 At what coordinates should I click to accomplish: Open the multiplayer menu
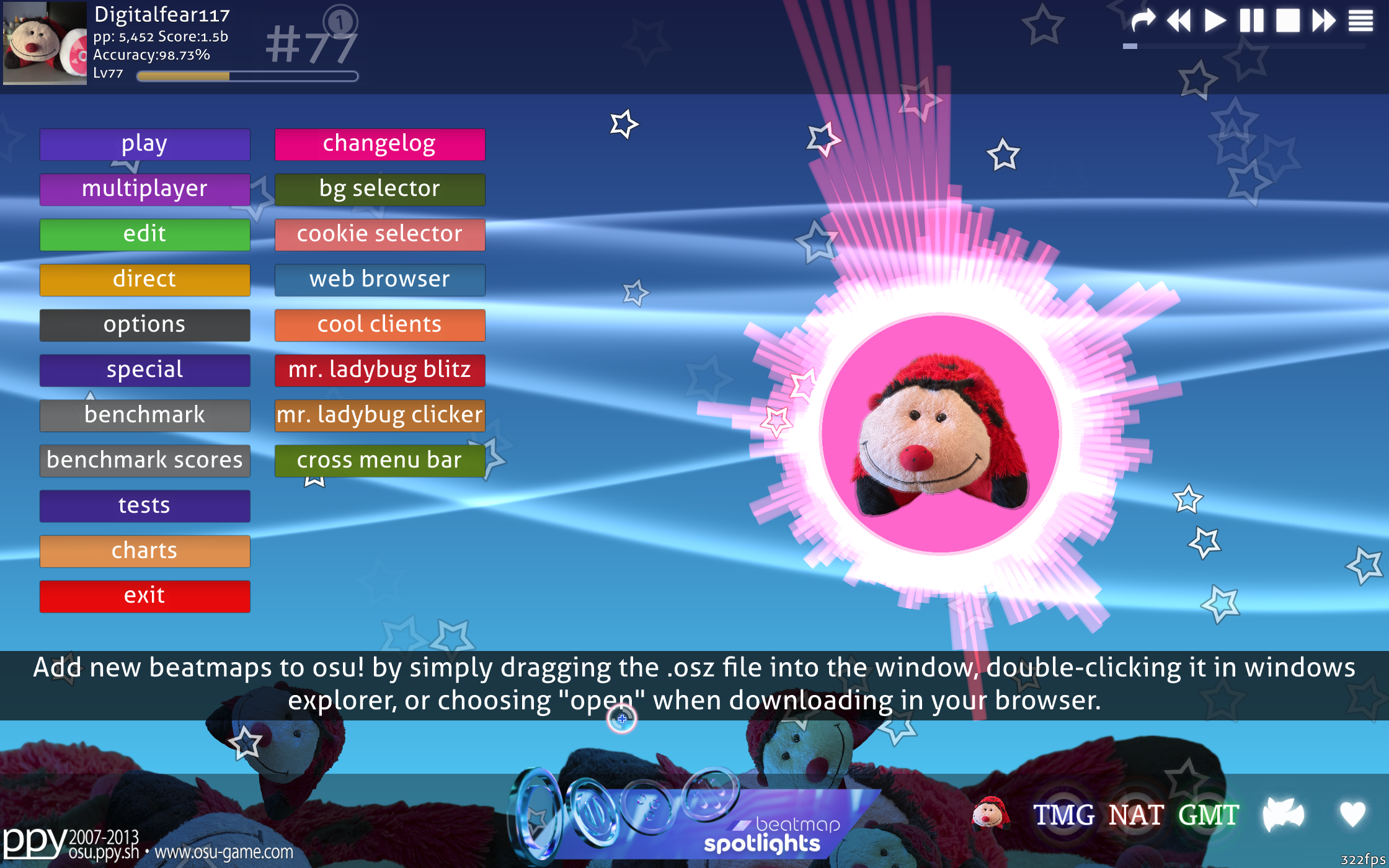[144, 189]
